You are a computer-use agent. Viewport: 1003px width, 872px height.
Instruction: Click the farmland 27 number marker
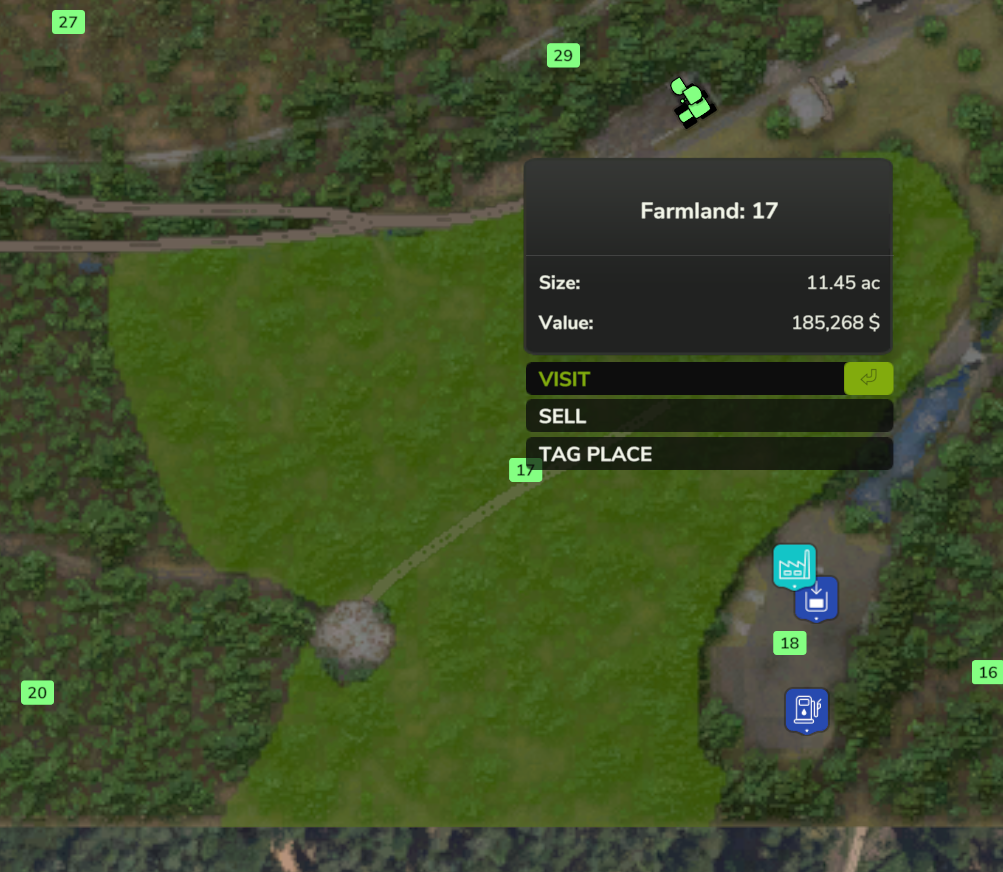click(68, 22)
